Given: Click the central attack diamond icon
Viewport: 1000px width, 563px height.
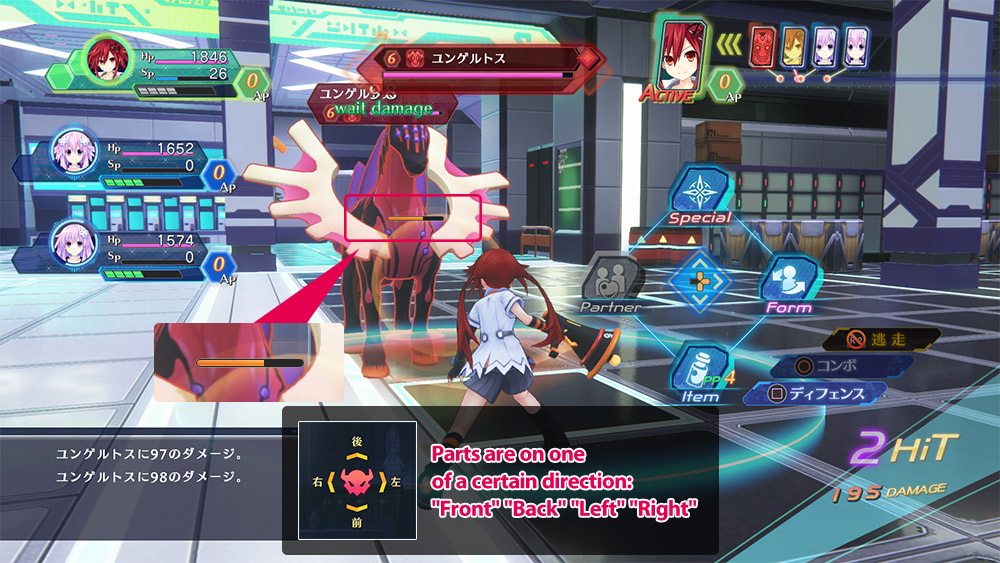Looking at the screenshot, I should 700,281.
